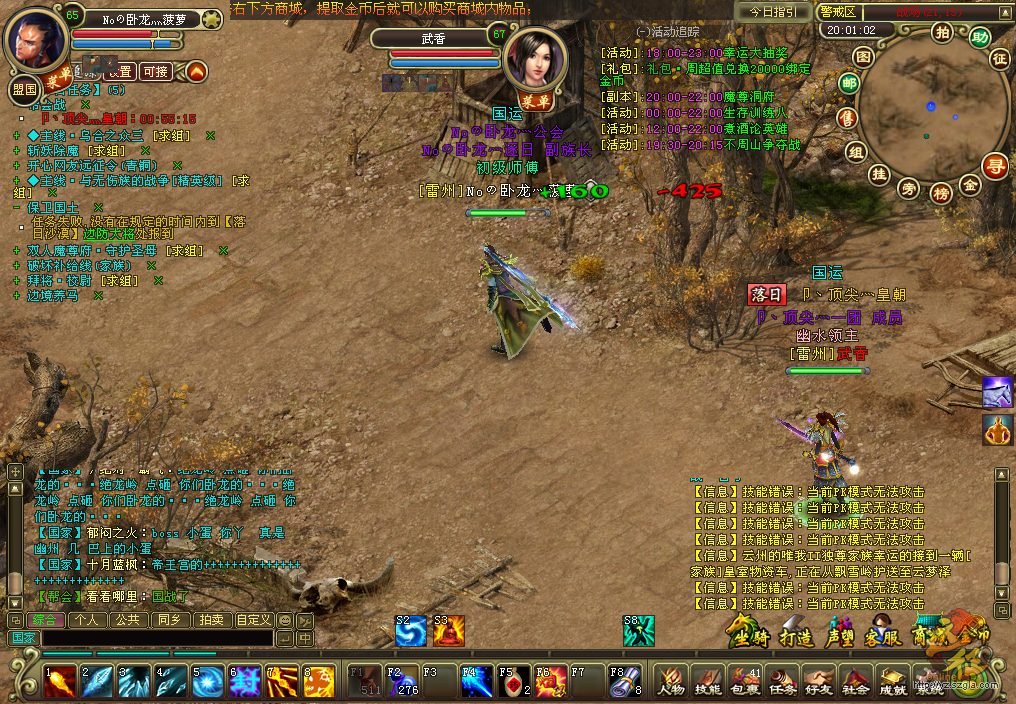The width and height of the screenshot is (1016, 704).
Task: Open the 邮 mail button
Action: [x=848, y=82]
